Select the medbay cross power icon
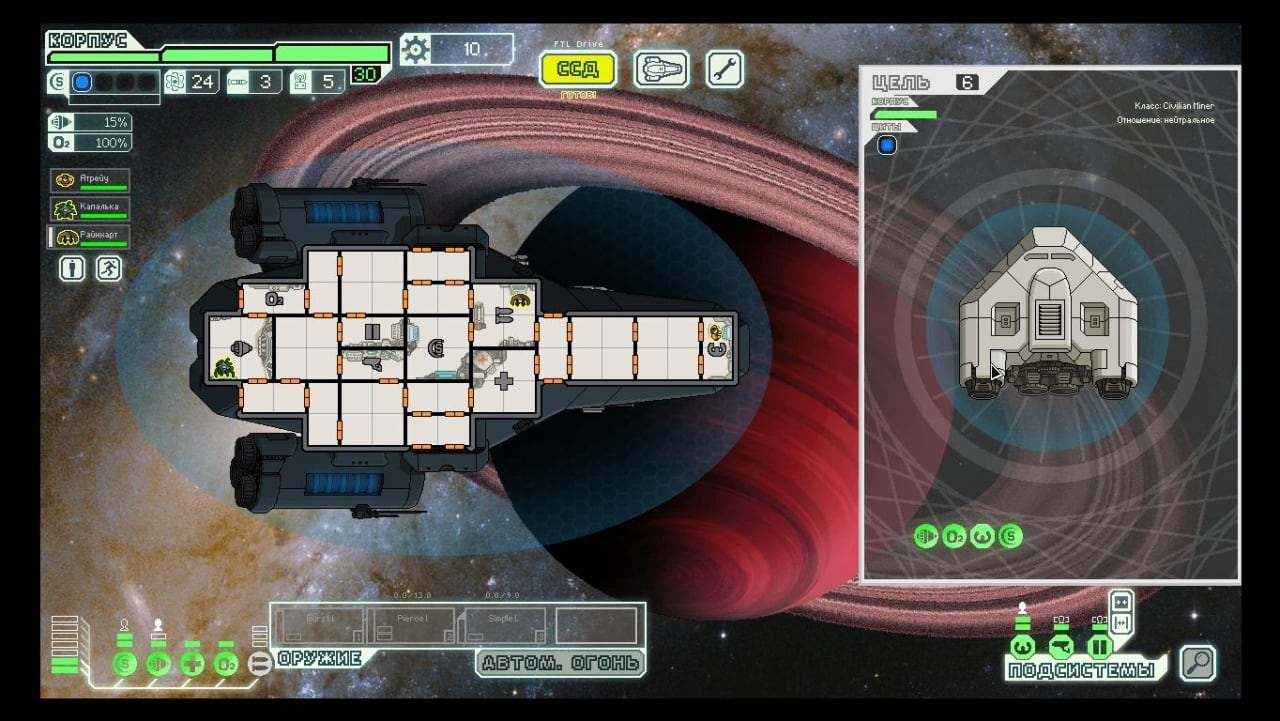The width and height of the screenshot is (1280, 721). [x=193, y=664]
